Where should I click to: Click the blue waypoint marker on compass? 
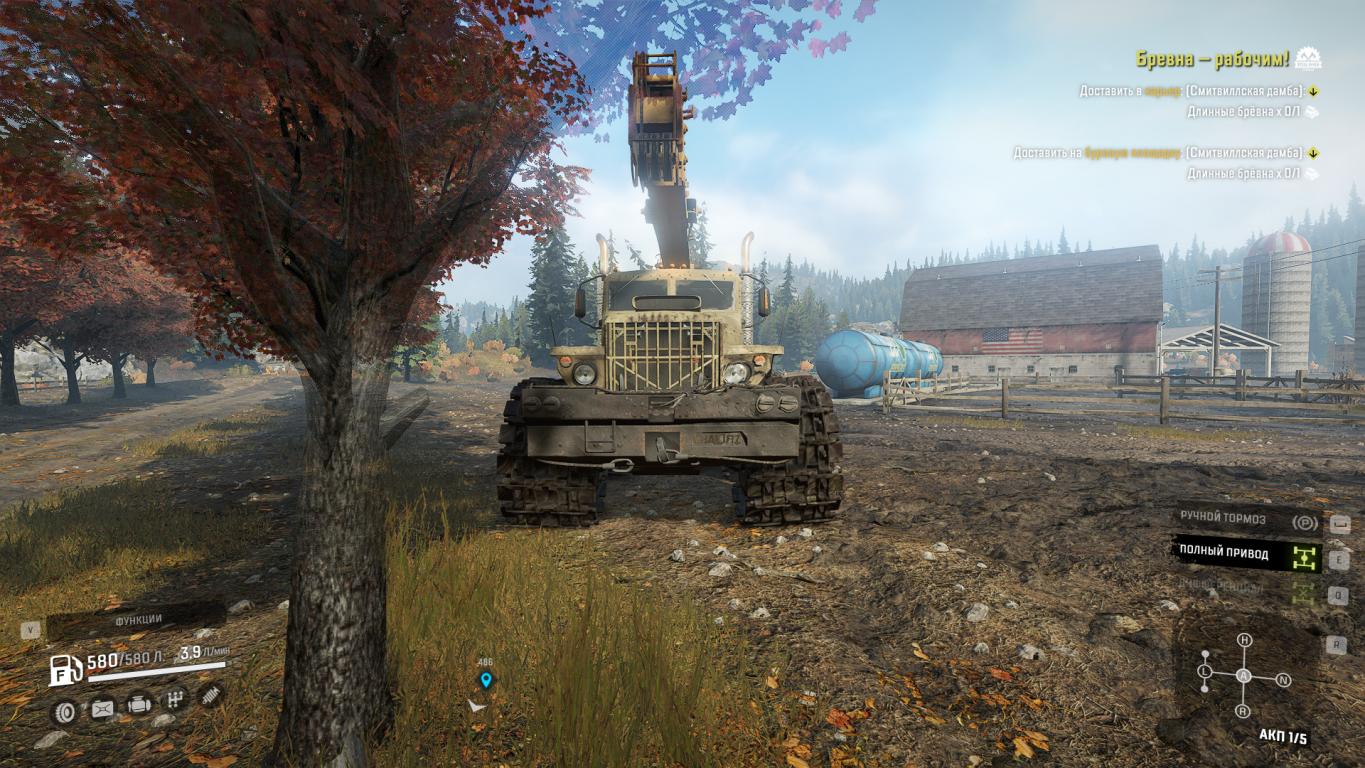(x=486, y=680)
